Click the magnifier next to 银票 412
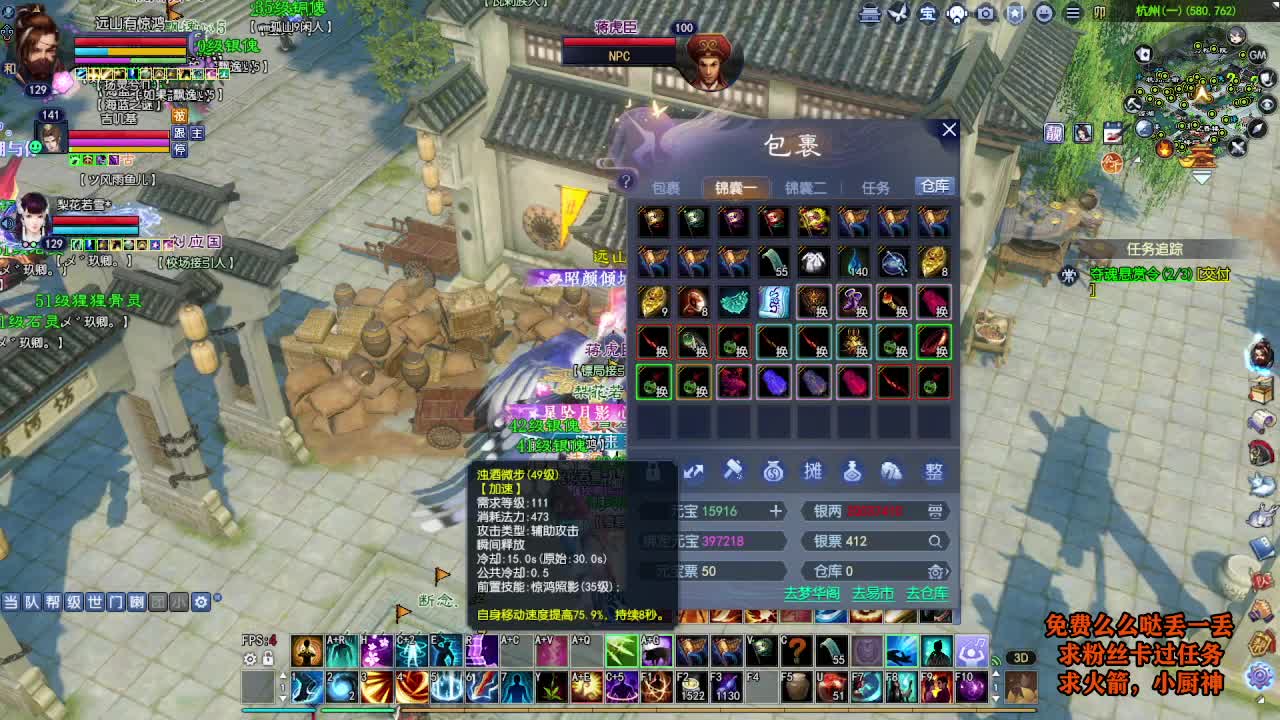The width and height of the screenshot is (1280, 720). [935, 541]
